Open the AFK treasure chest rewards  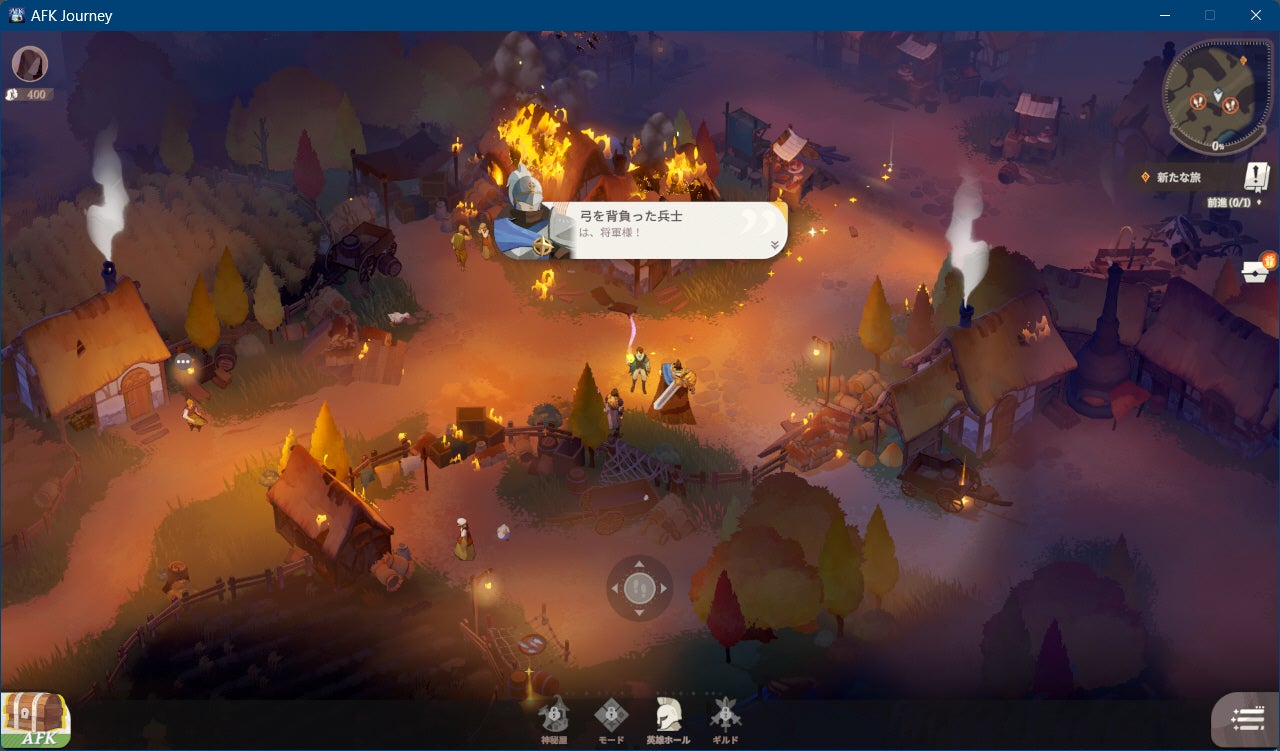[x=36, y=719]
